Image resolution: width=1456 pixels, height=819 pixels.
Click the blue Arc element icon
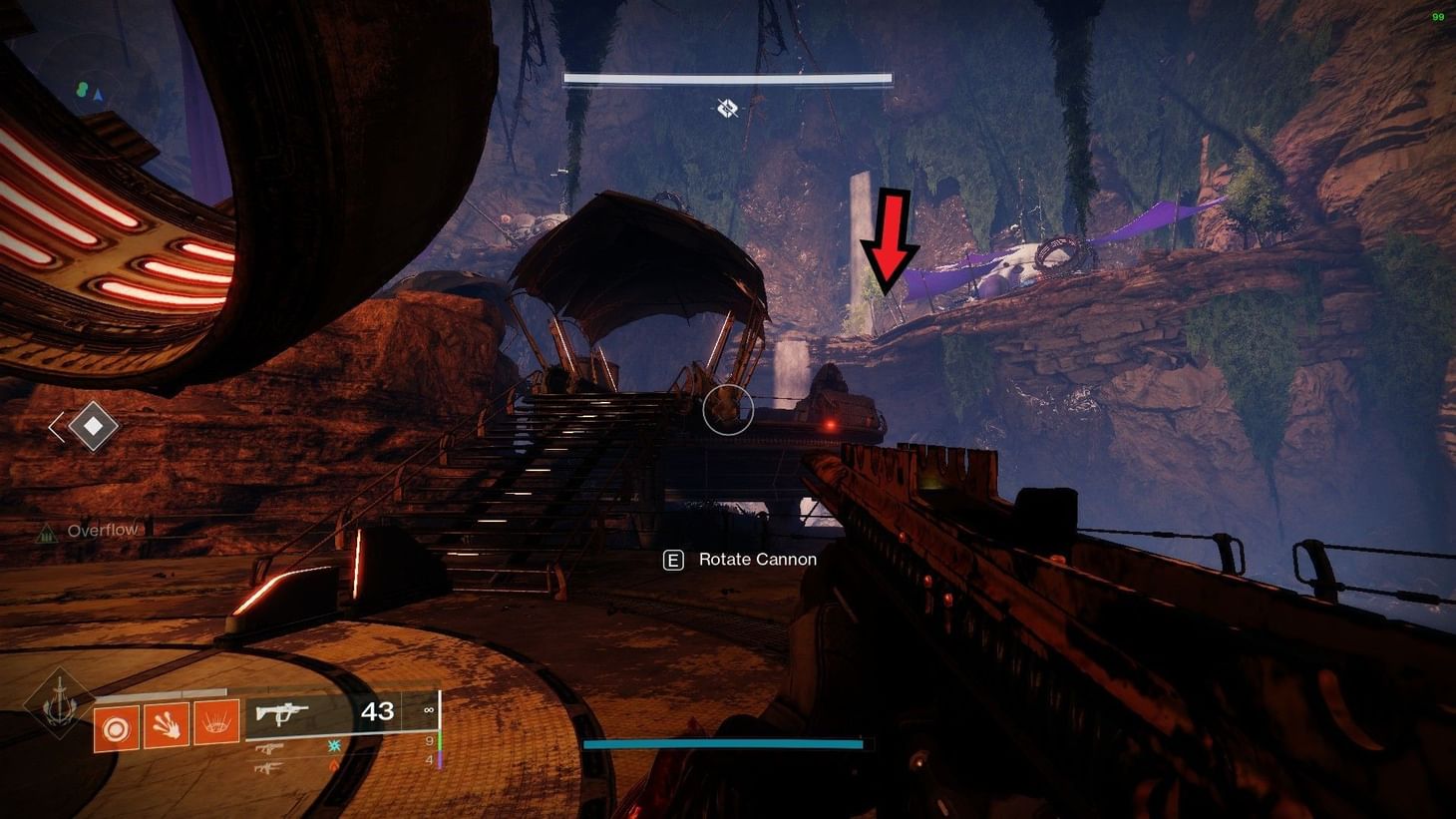point(333,745)
